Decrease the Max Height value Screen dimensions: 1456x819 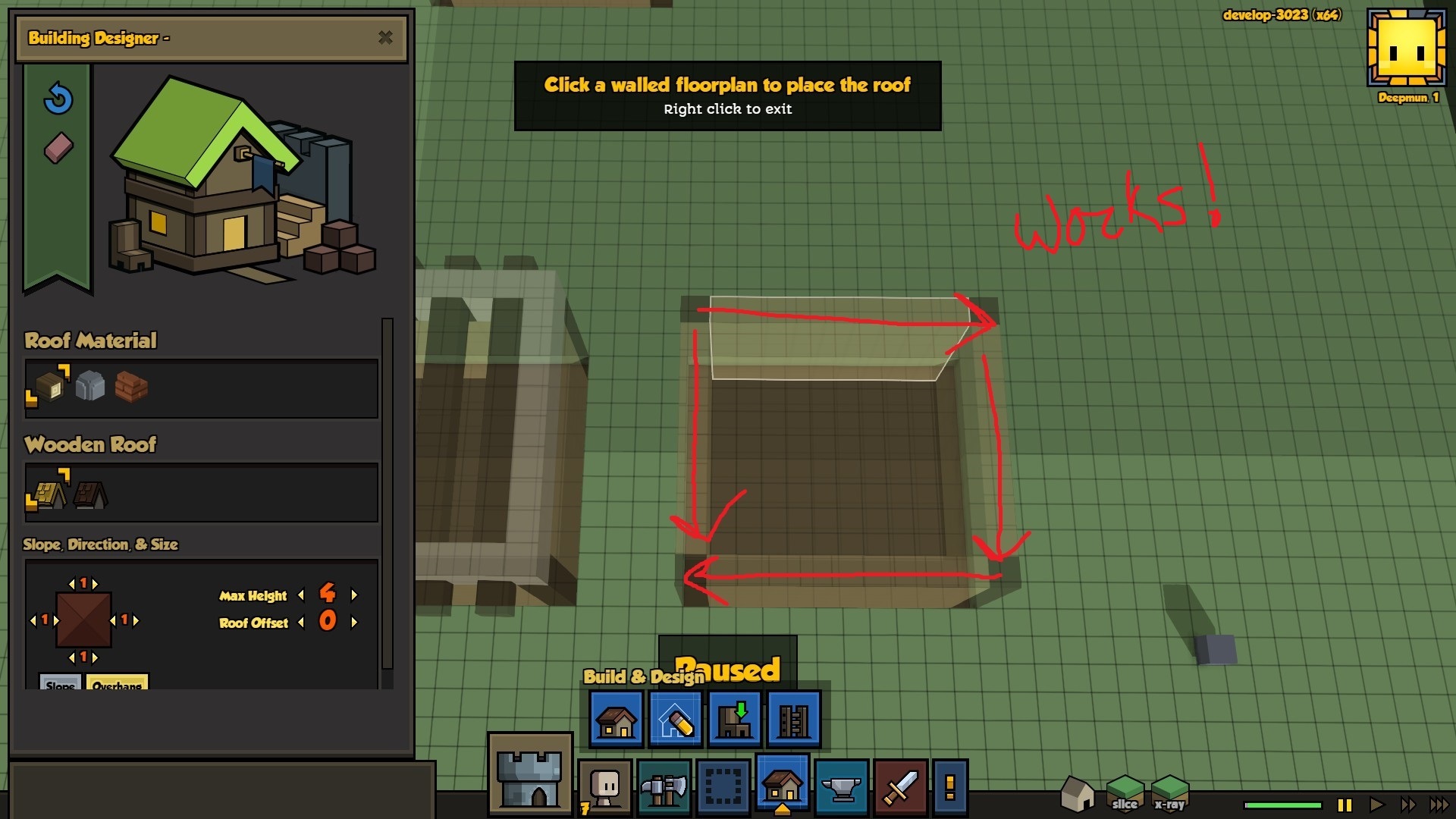301,595
